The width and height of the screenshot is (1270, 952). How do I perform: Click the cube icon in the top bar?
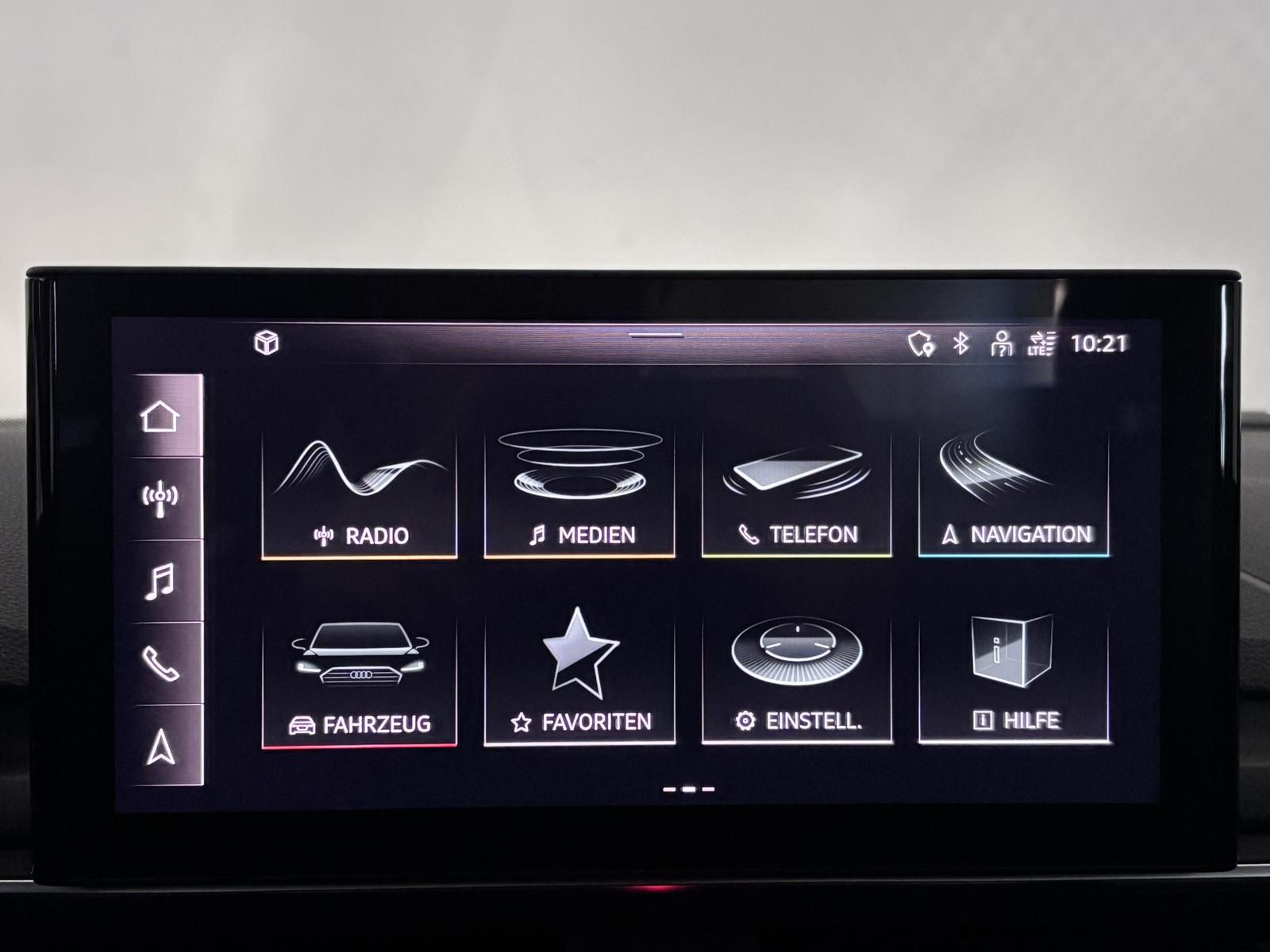(x=267, y=343)
